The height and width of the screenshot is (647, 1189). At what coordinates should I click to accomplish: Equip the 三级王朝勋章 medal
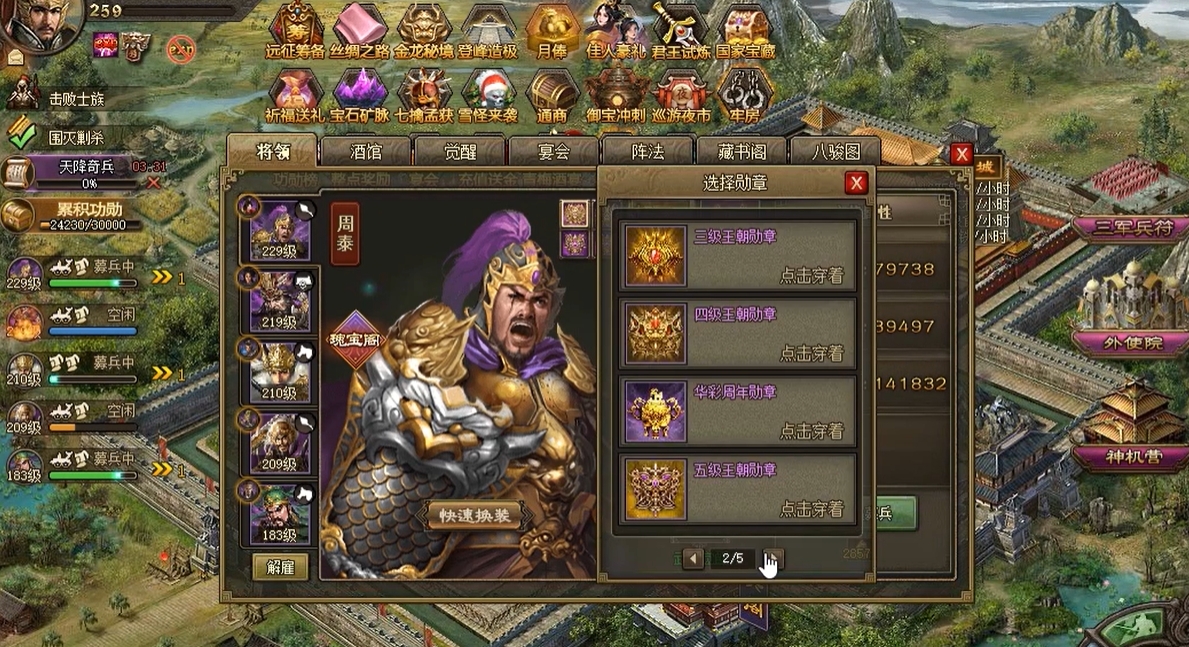coord(811,275)
